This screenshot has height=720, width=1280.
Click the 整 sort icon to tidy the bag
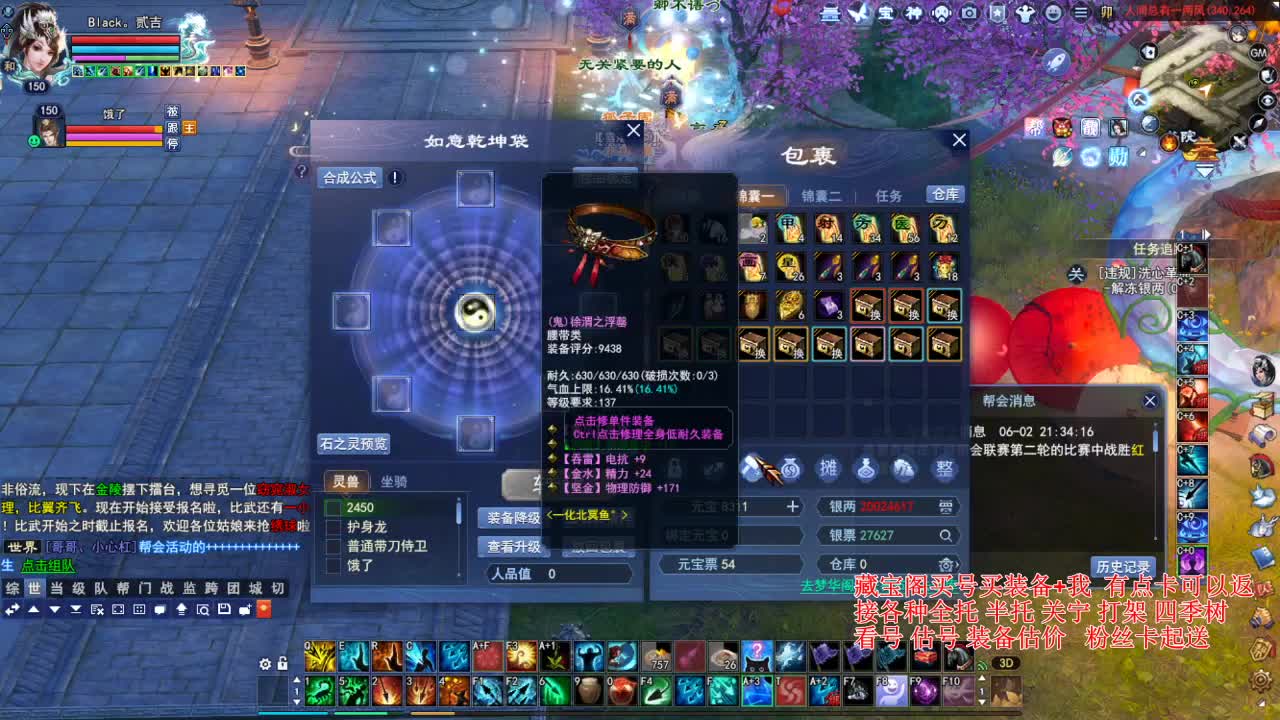[x=943, y=466]
